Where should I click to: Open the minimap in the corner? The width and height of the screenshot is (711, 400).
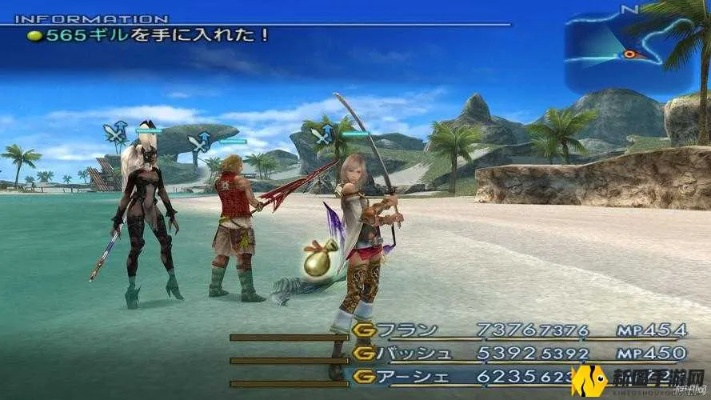(628, 49)
